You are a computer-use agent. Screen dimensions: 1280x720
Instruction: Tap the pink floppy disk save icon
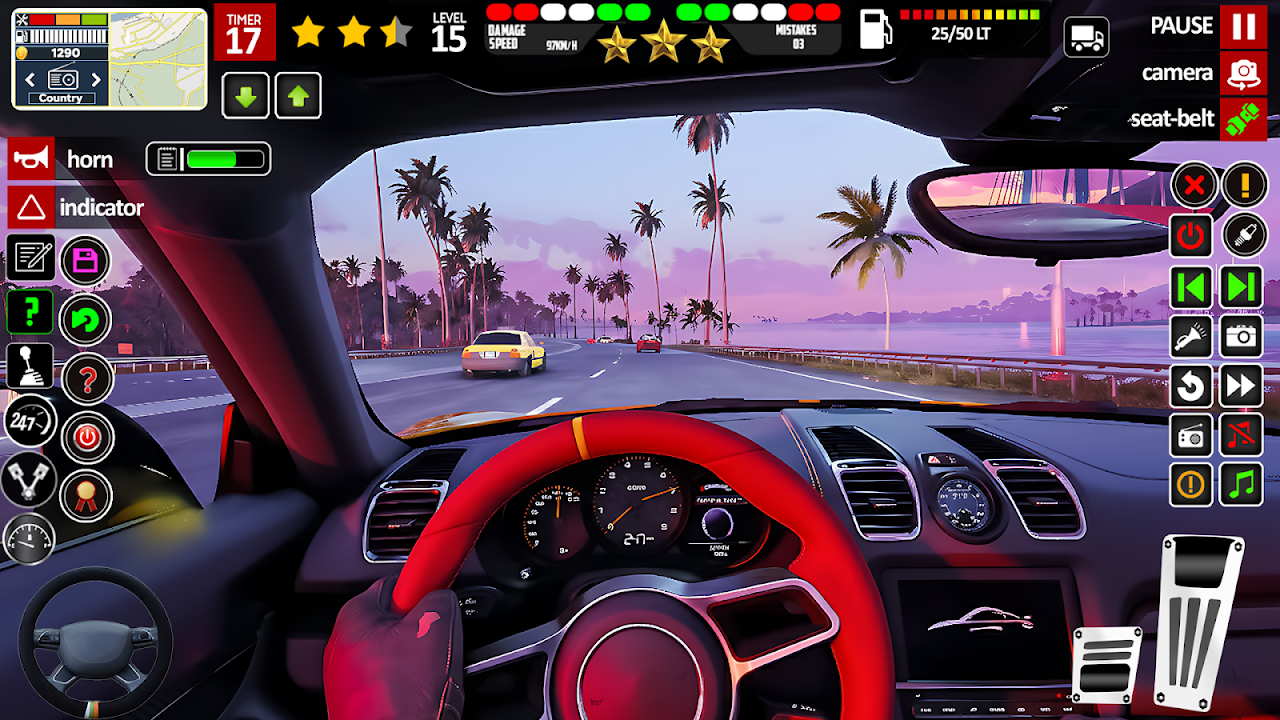pos(86,262)
